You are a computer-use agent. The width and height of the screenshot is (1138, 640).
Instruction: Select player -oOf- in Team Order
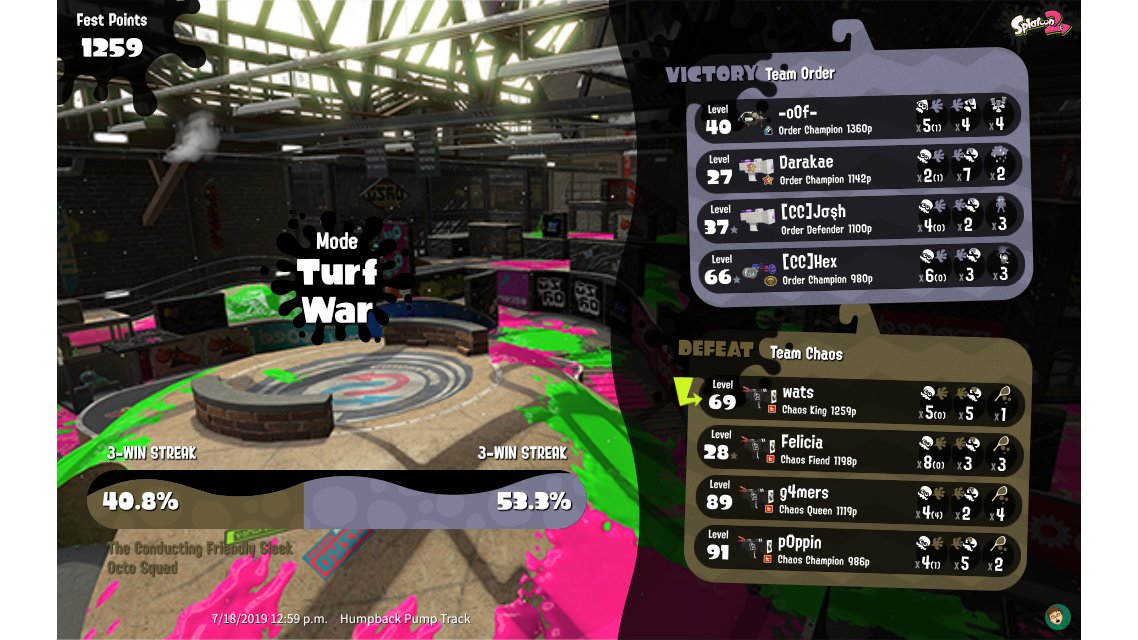pos(860,116)
